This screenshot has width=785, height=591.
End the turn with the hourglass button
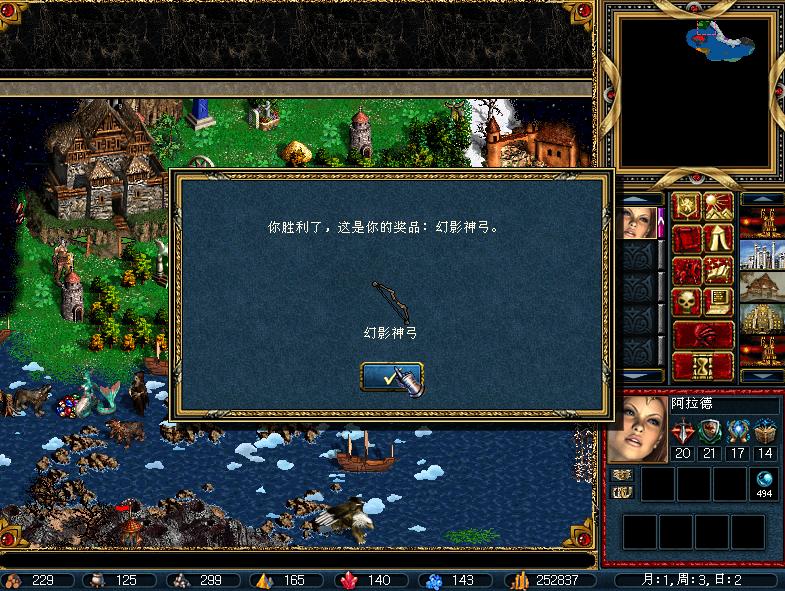tap(703, 365)
